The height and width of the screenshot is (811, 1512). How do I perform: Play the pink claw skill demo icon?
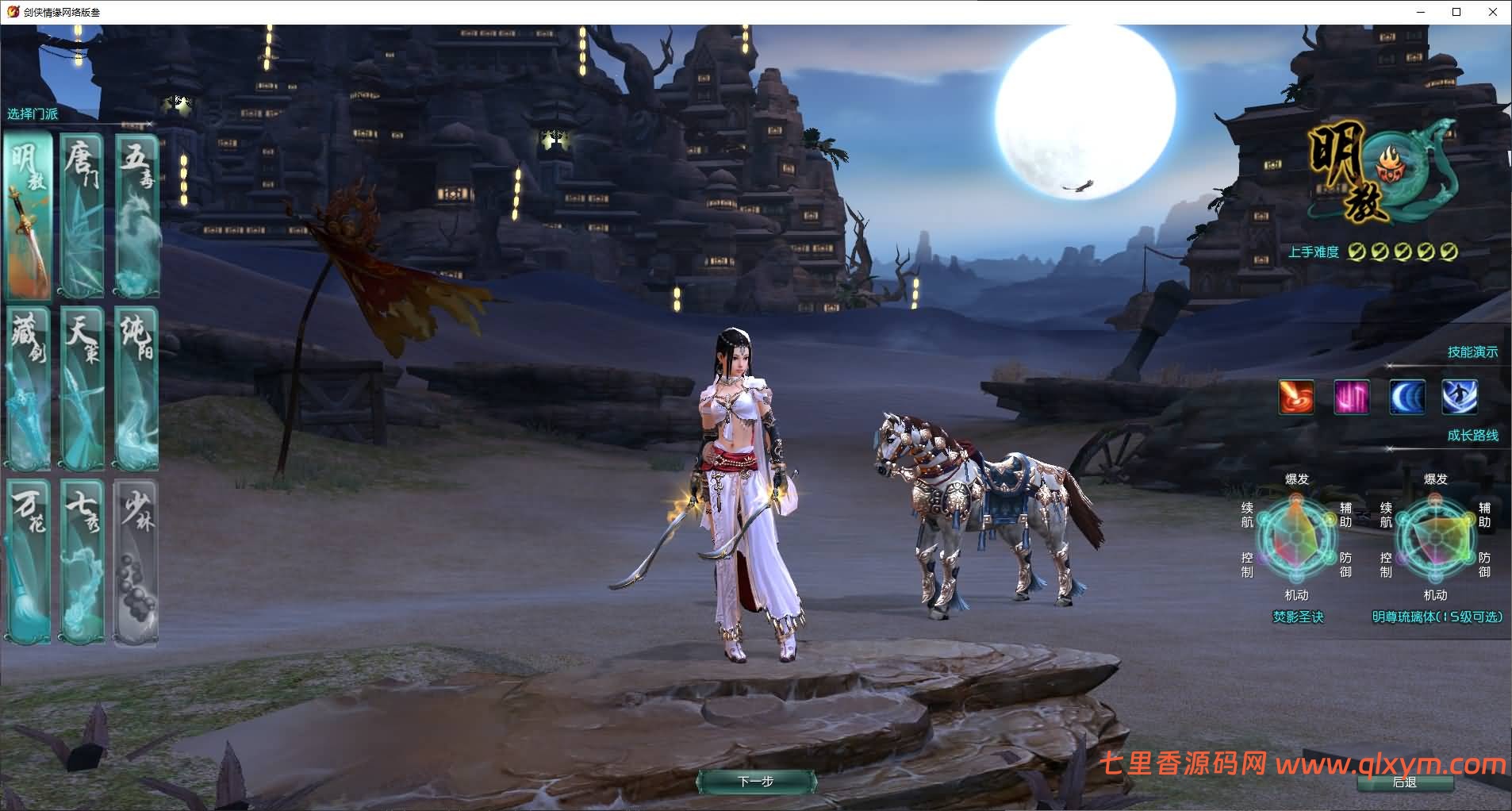point(1352,398)
